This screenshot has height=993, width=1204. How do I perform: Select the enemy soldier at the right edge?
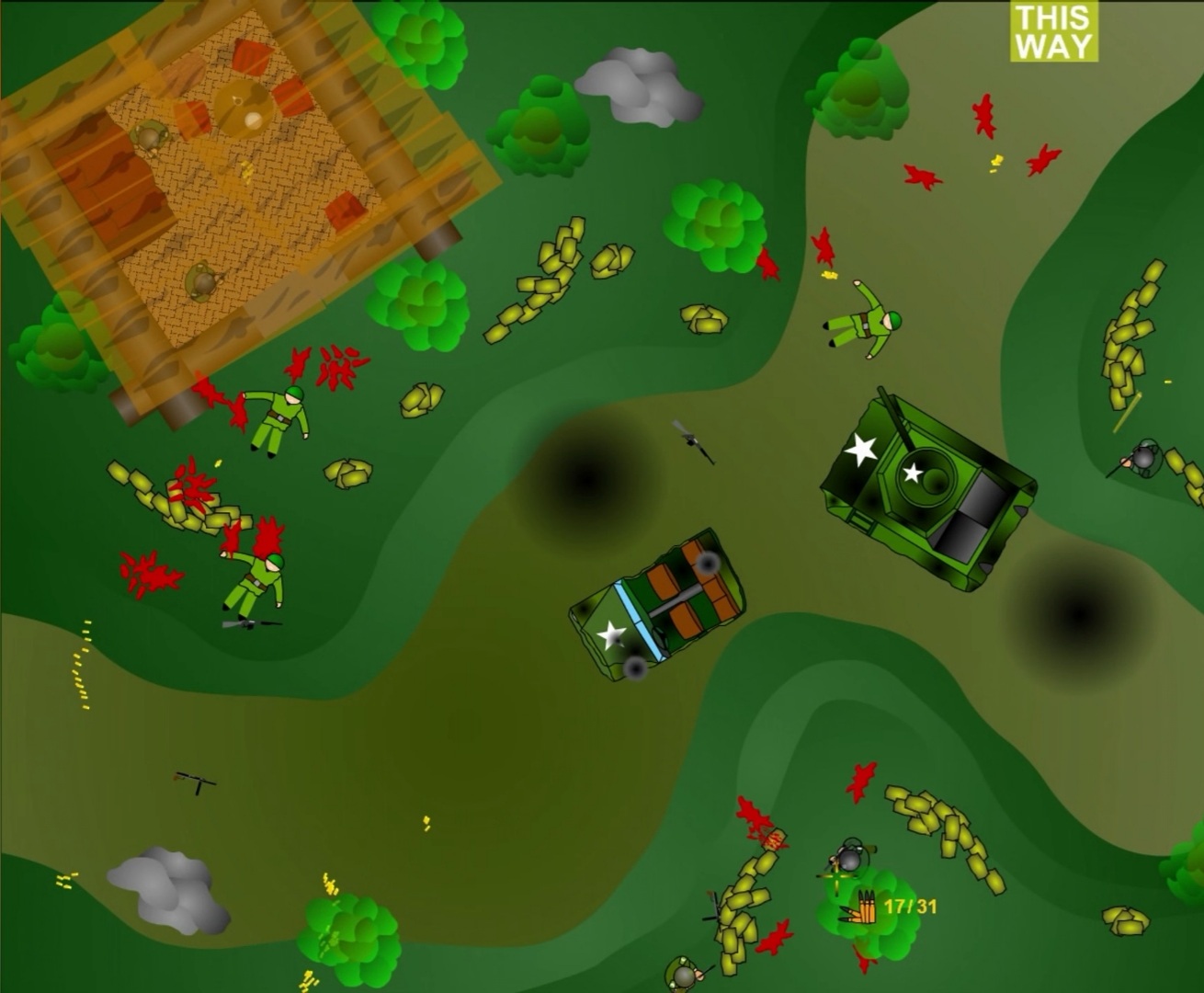click(1144, 460)
